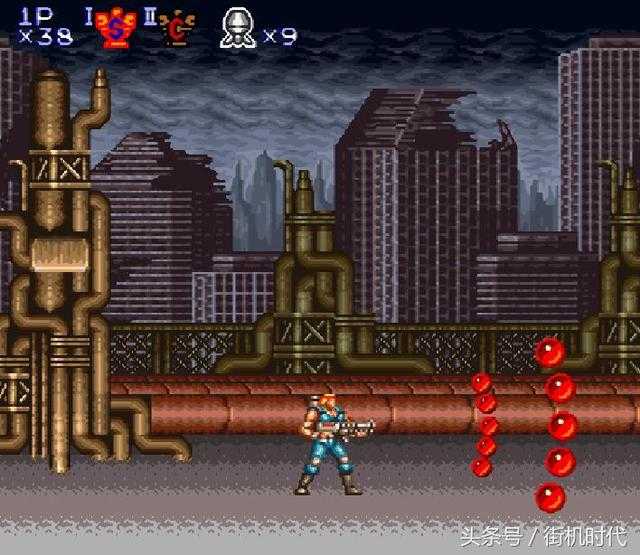The width and height of the screenshot is (640, 555).
Task: Select the weapon slot I spread gun icon
Action: point(116,28)
